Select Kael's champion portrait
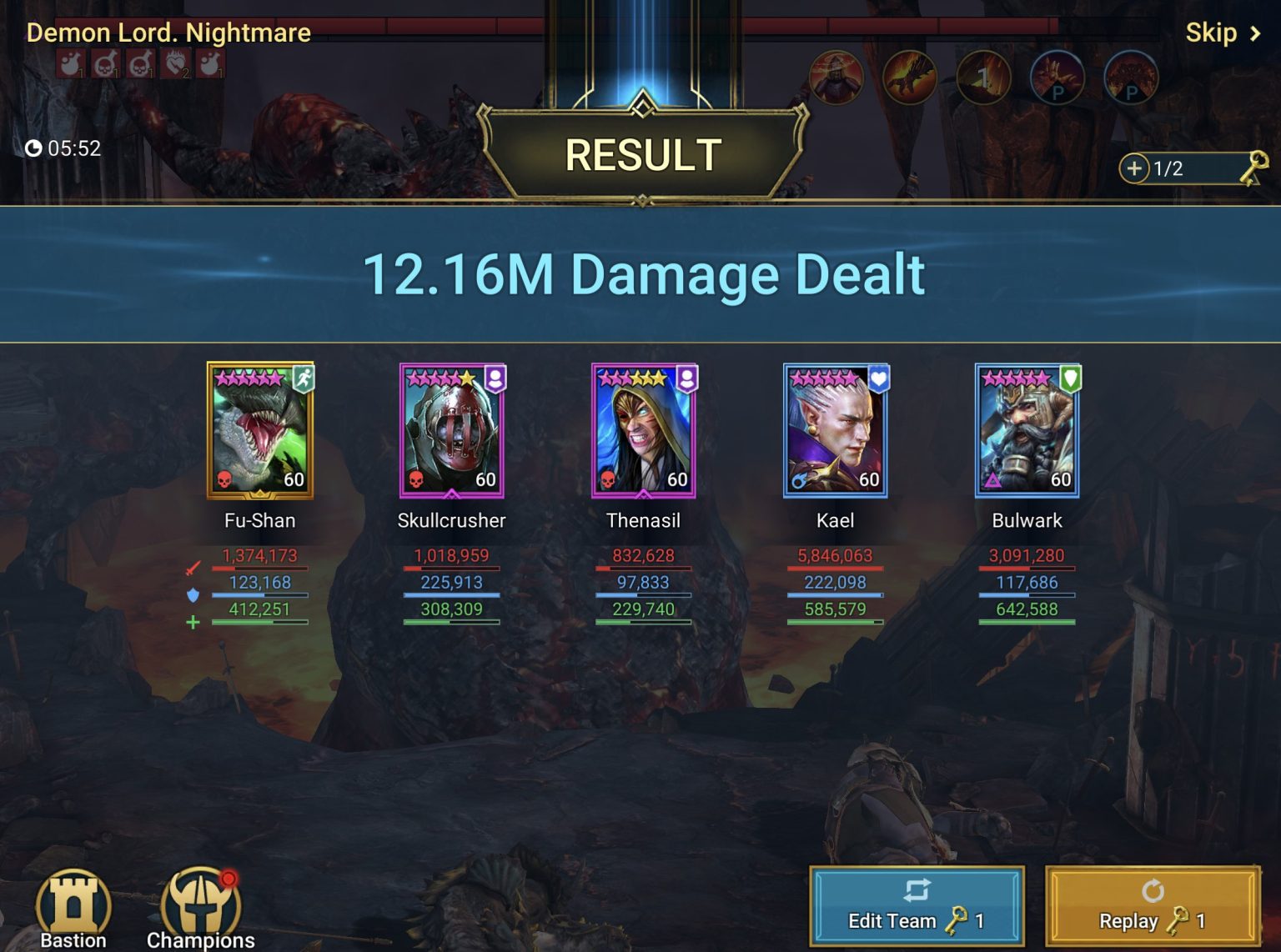The image size is (1281, 952). 834,431
